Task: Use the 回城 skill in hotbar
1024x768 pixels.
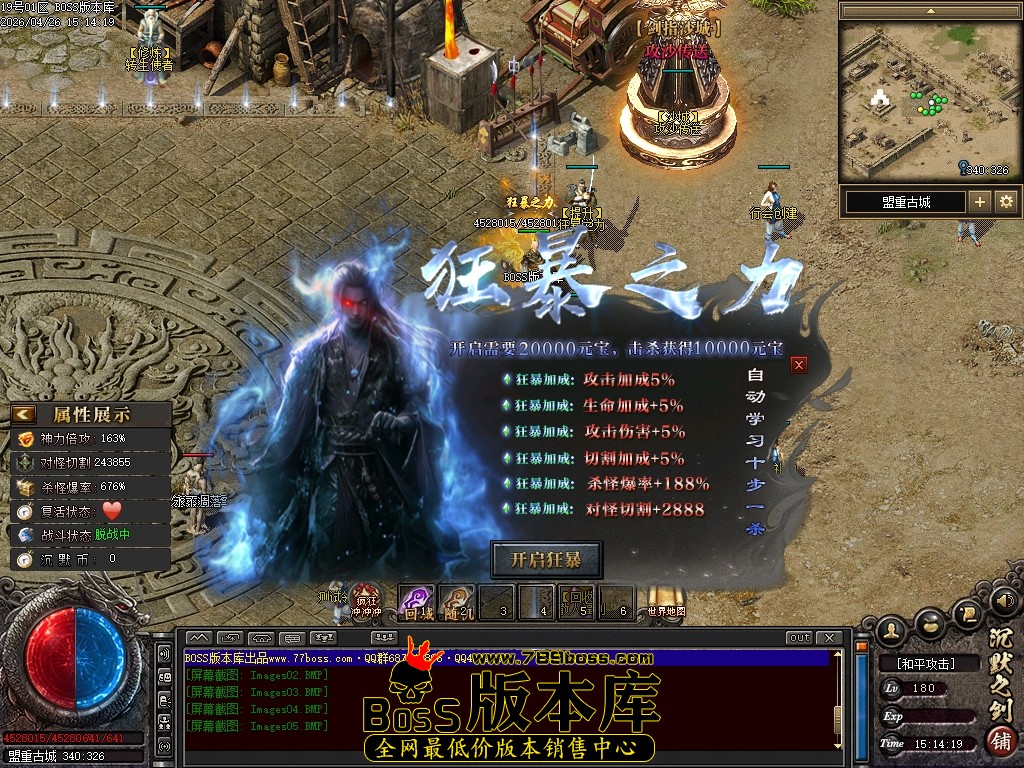Action: (x=416, y=602)
